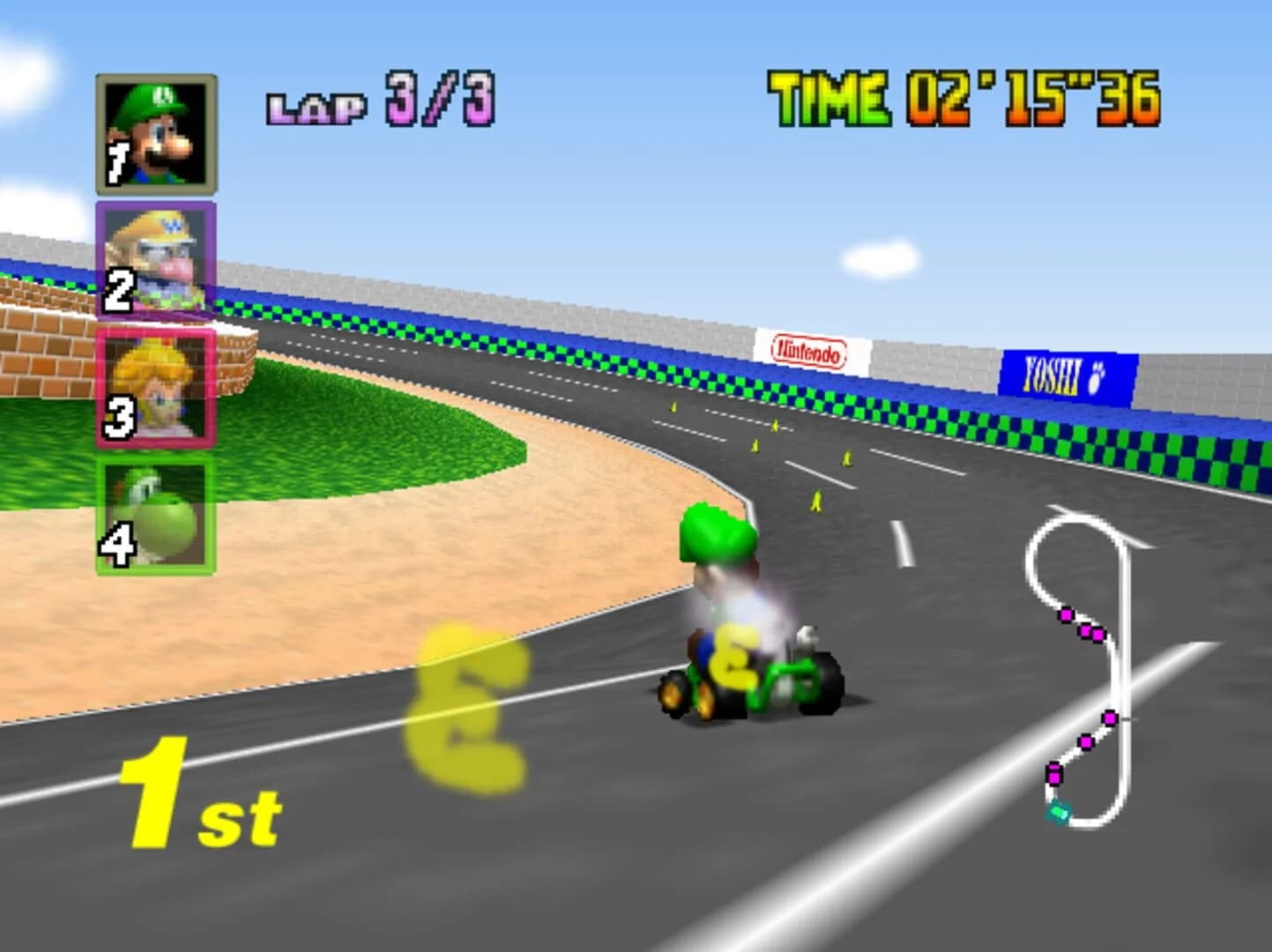
Task: Select Yoshi's portrait in fourth place
Action: (x=157, y=511)
